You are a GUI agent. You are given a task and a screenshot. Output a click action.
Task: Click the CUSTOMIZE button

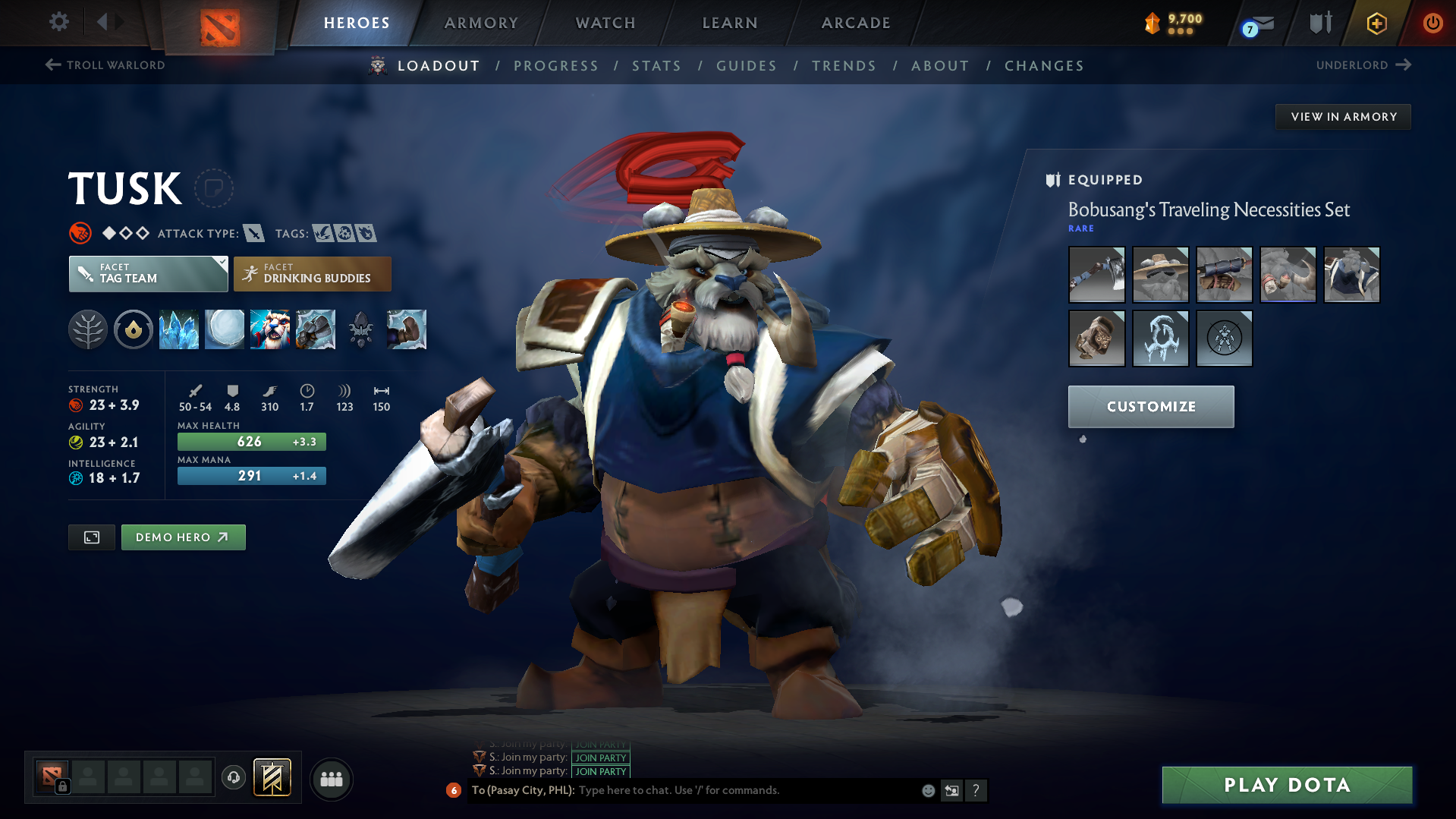coord(1150,406)
